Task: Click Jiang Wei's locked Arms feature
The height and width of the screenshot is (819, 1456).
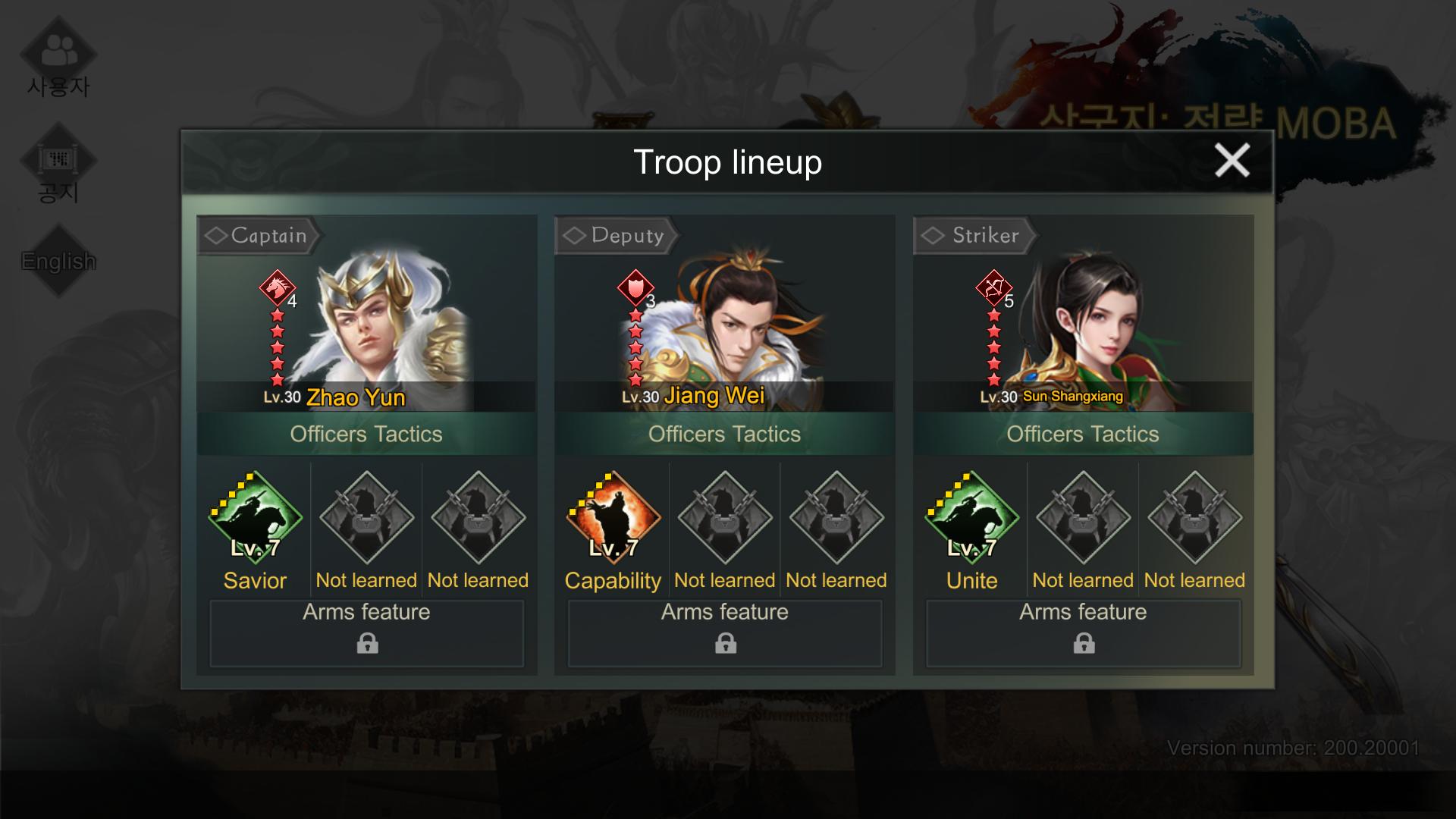Action: [725, 633]
